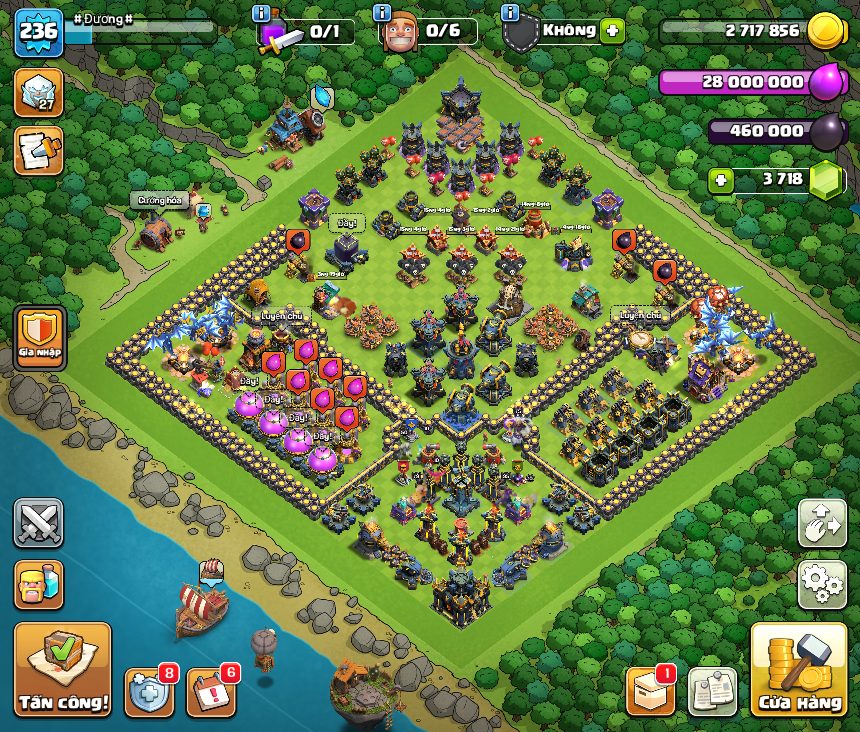Click the info icon above the sword

tap(262, 13)
